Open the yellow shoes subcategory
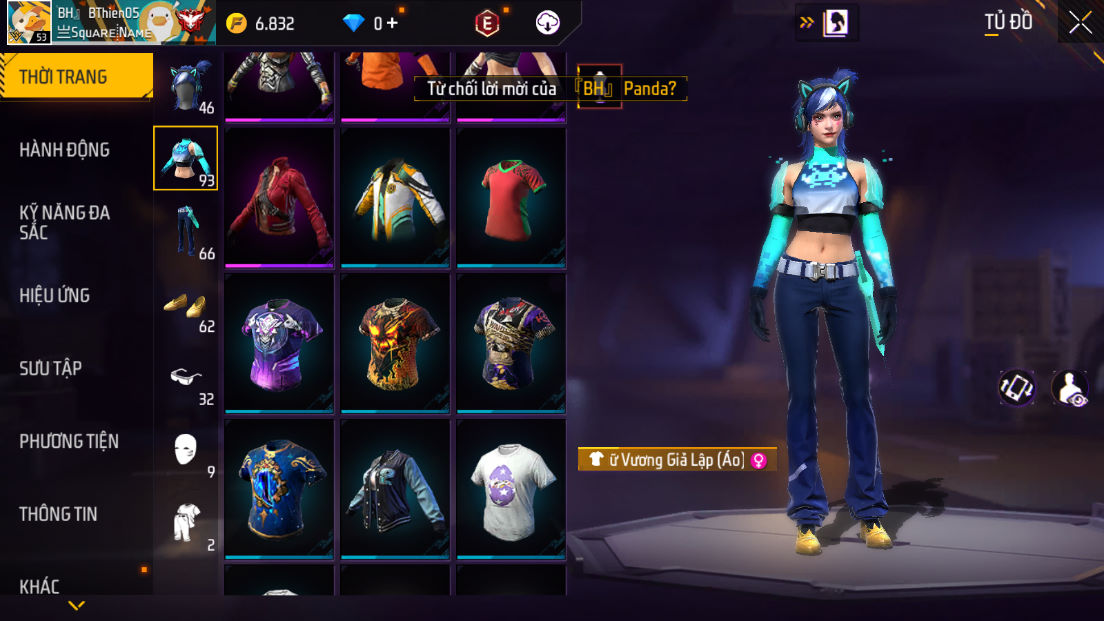The height and width of the screenshot is (621, 1104). 185,305
